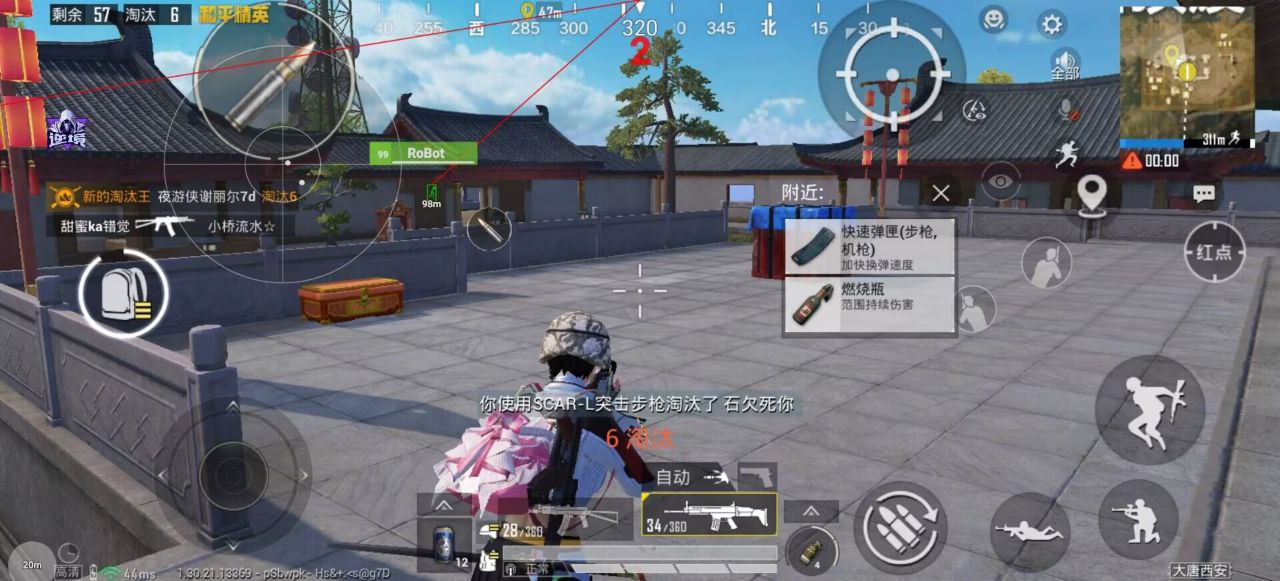Select the SCAR-L weapon slot
Image resolution: width=1280 pixels, height=581 pixels.
click(x=709, y=515)
